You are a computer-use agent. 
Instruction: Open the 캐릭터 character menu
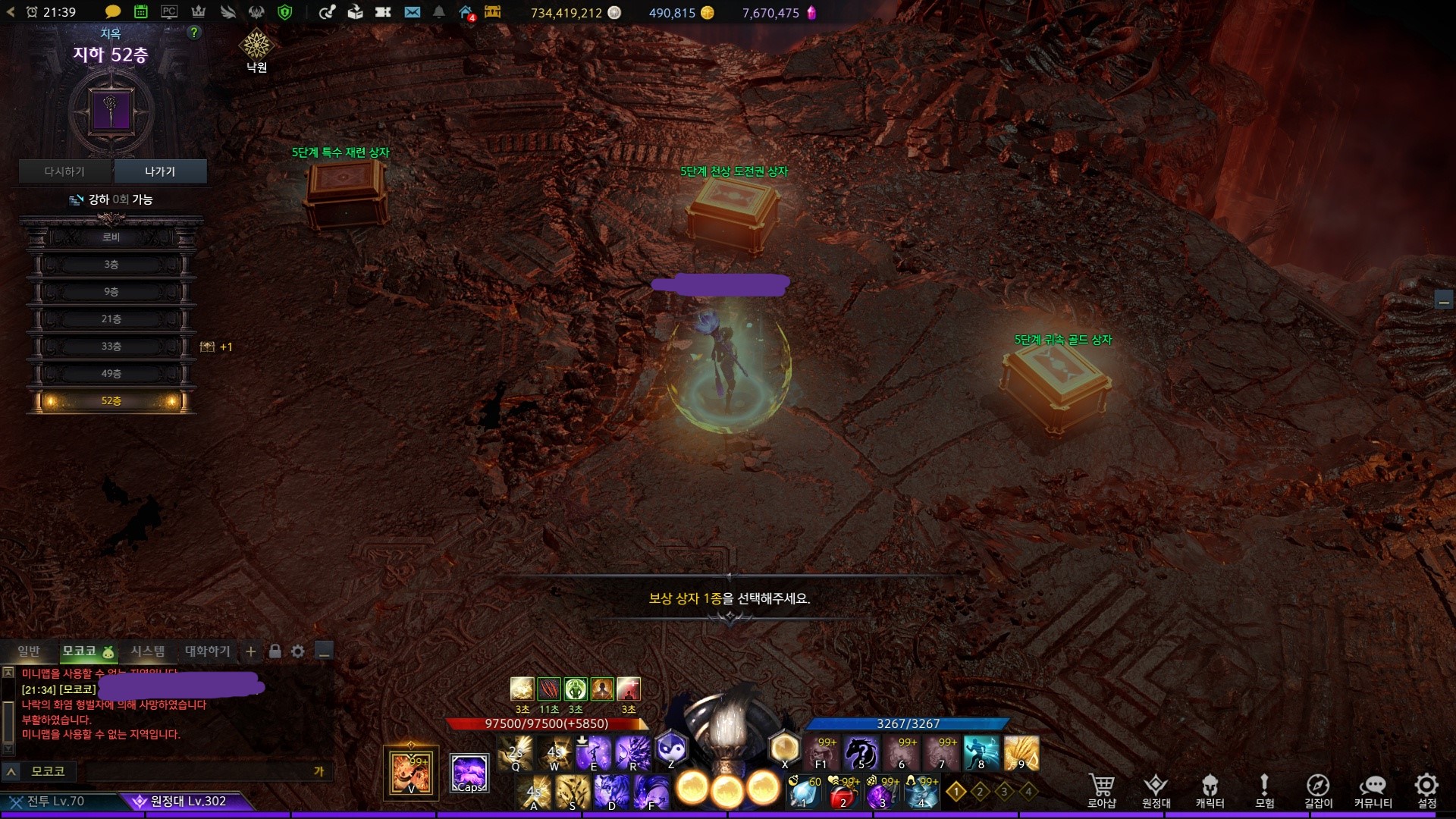[1210, 790]
